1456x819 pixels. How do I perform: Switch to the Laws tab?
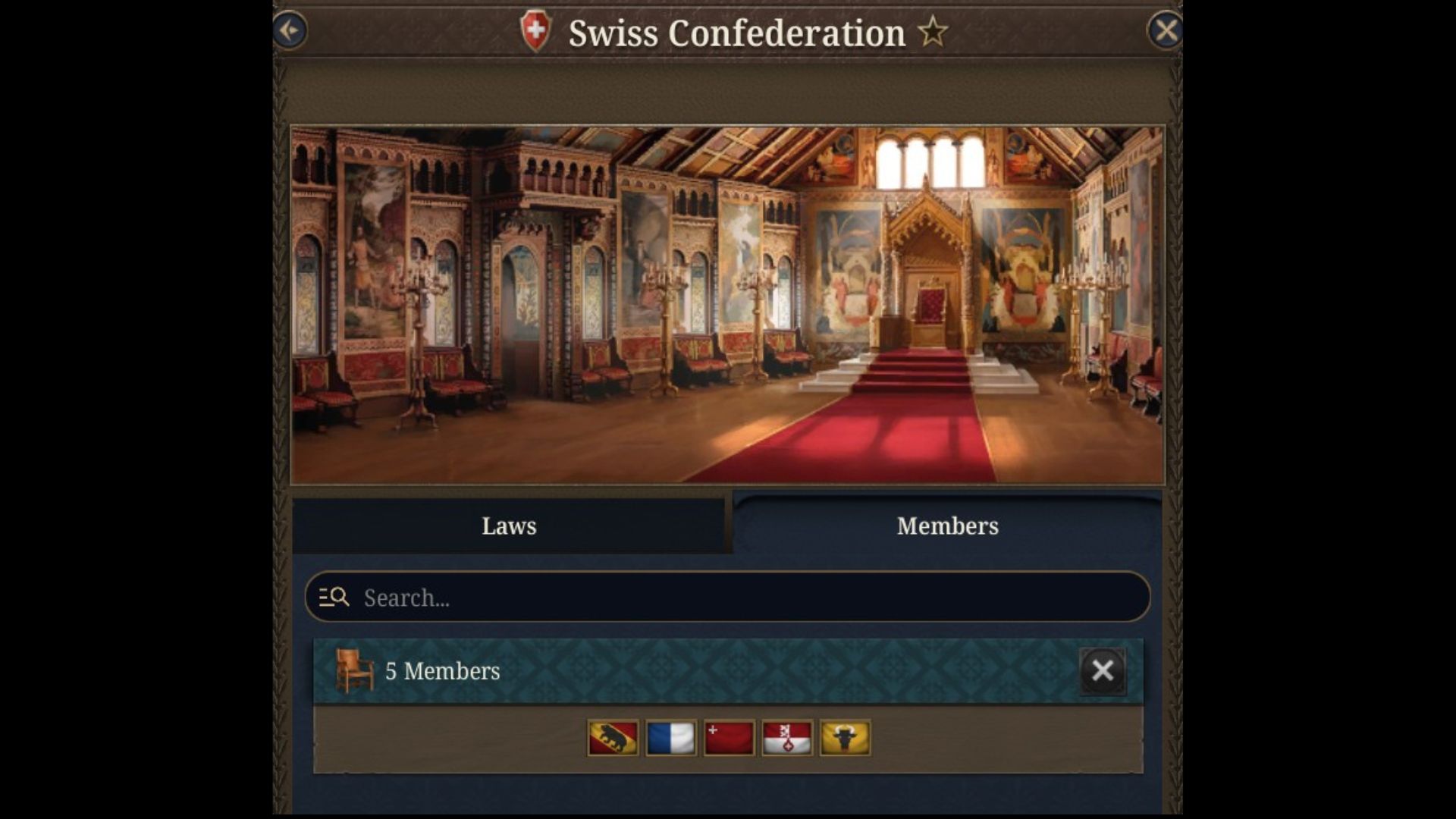[x=509, y=526]
